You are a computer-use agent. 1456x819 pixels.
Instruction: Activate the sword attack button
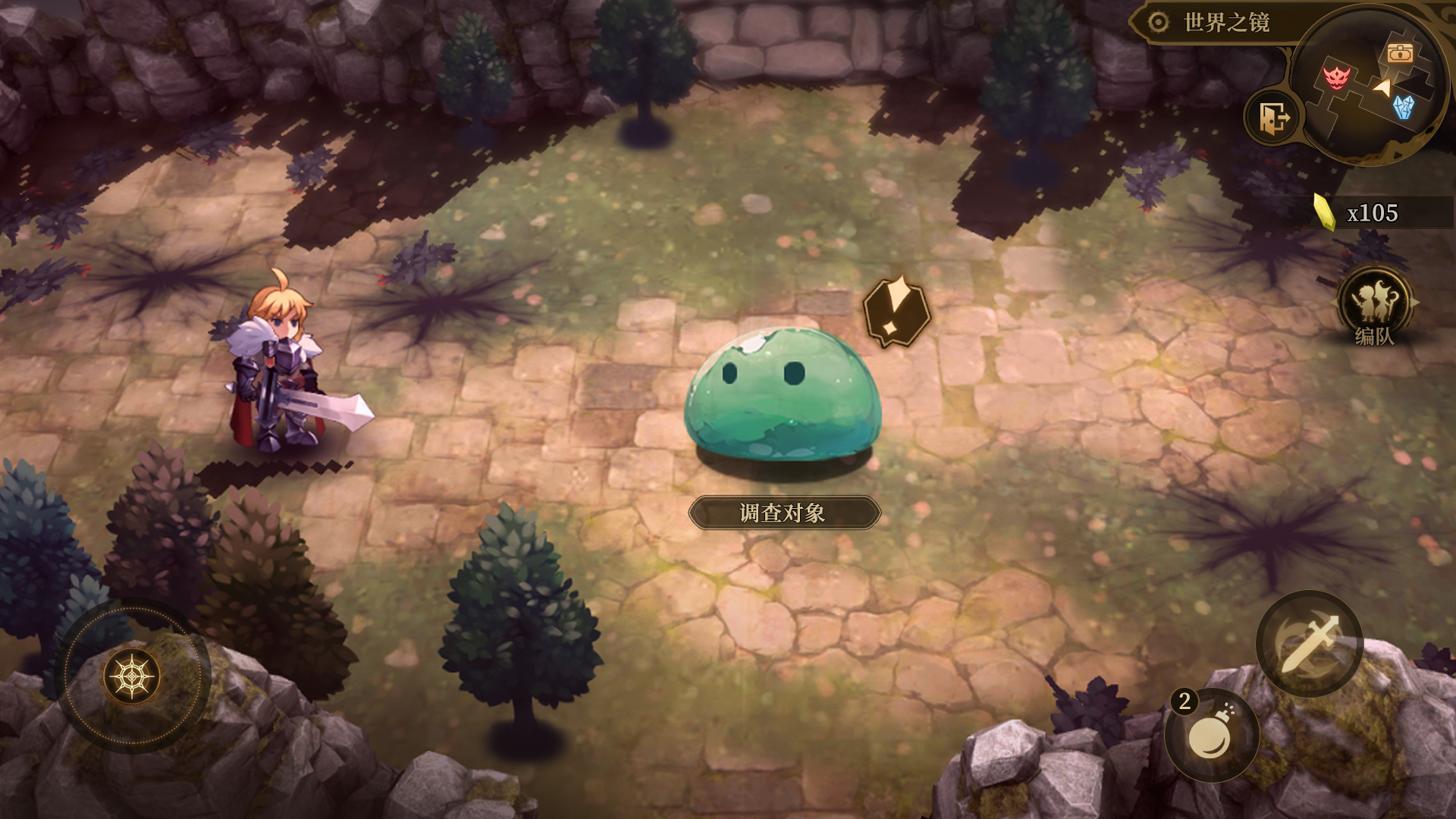click(1310, 644)
